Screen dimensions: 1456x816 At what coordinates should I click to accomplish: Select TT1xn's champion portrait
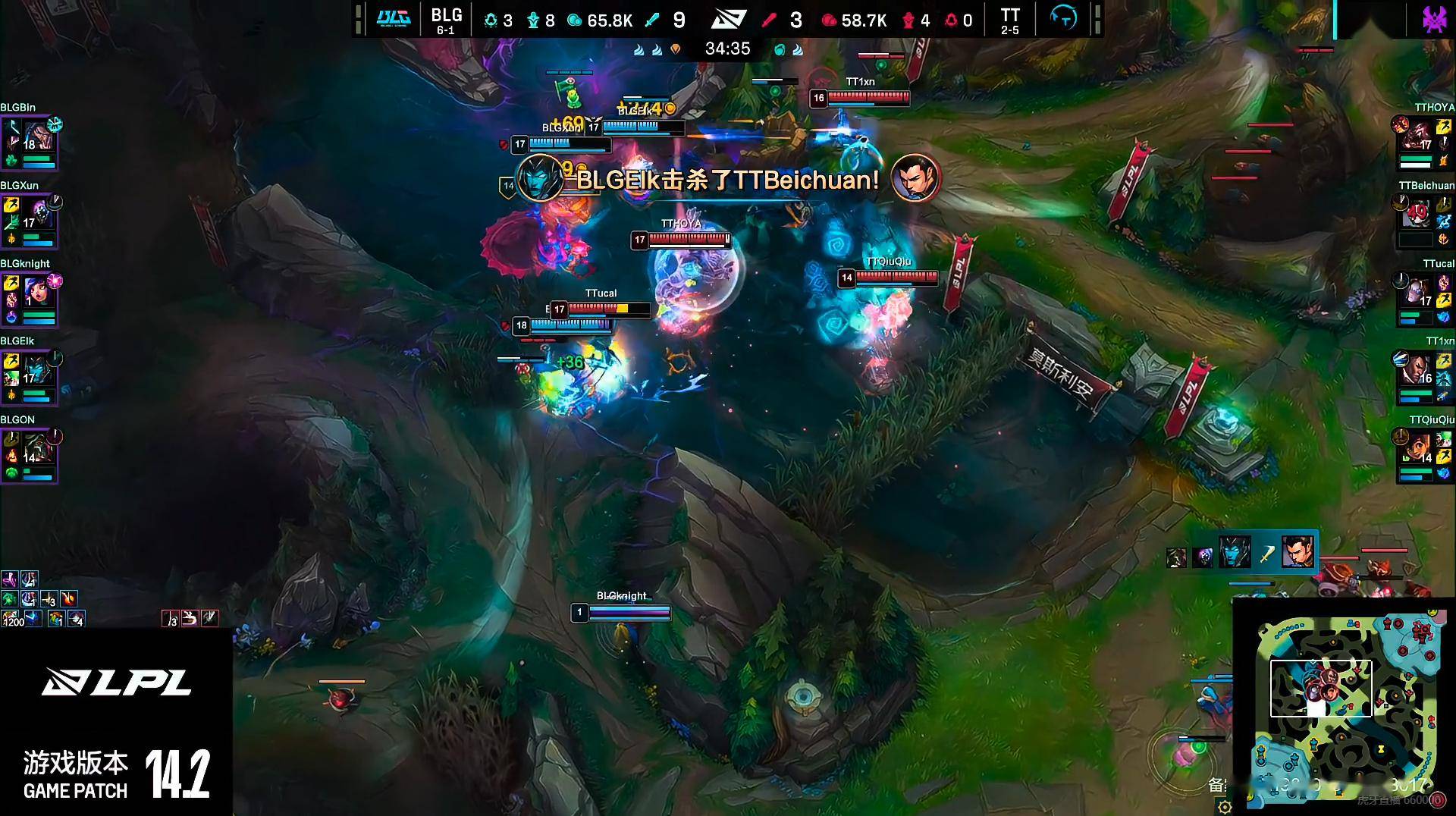[1415, 371]
